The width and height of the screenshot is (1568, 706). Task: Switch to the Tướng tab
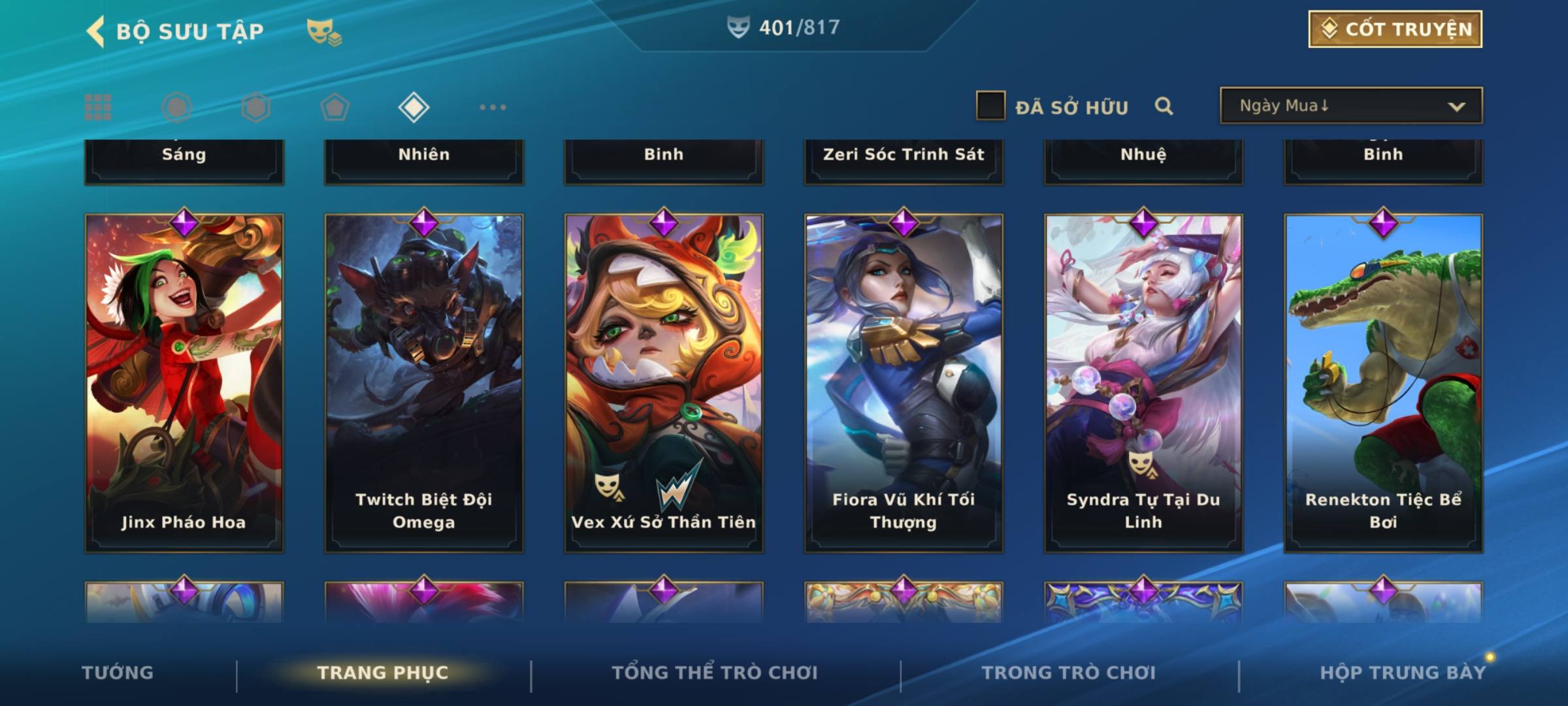(118, 673)
